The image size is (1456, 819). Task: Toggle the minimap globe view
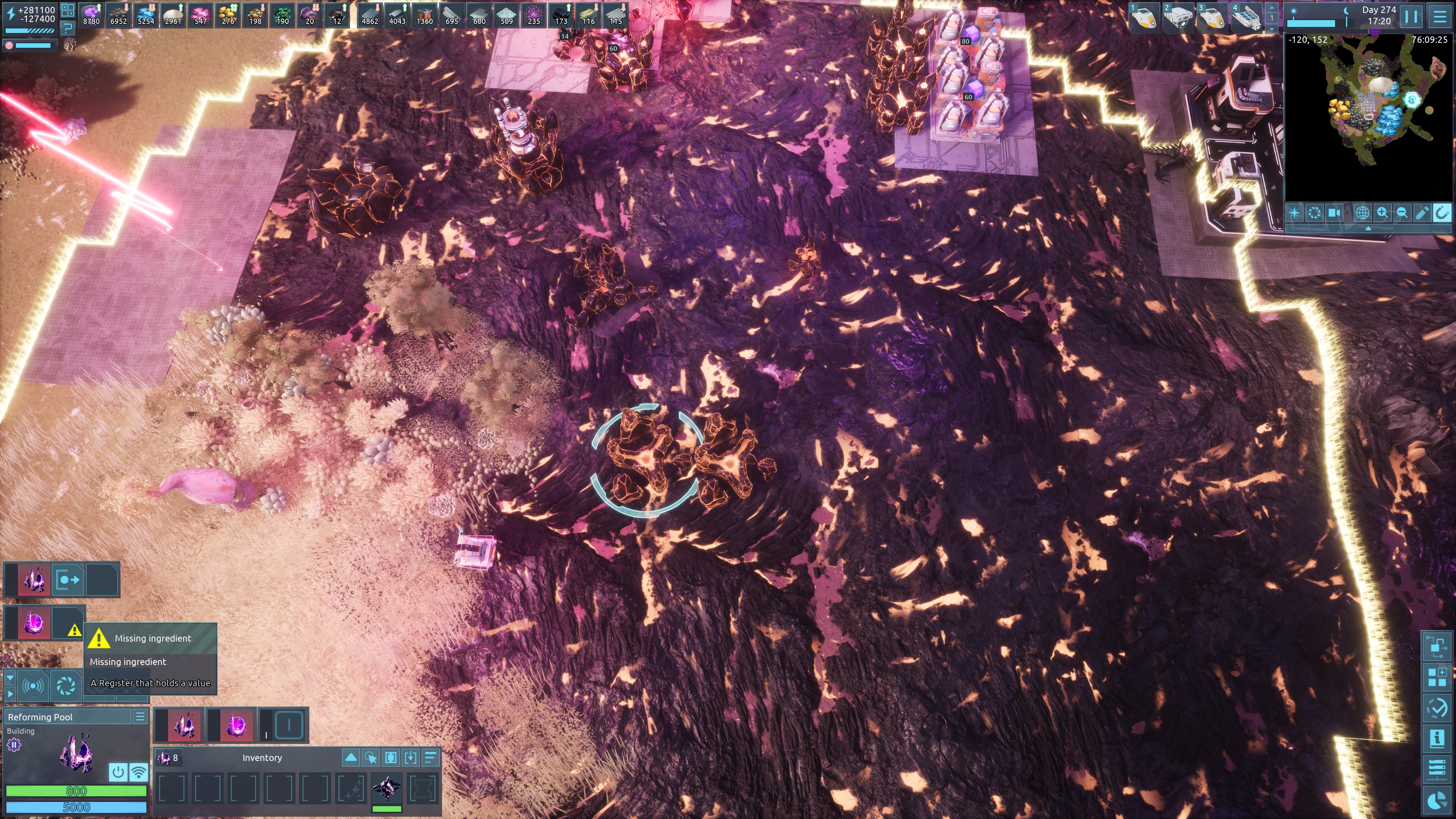[x=1362, y=213]
